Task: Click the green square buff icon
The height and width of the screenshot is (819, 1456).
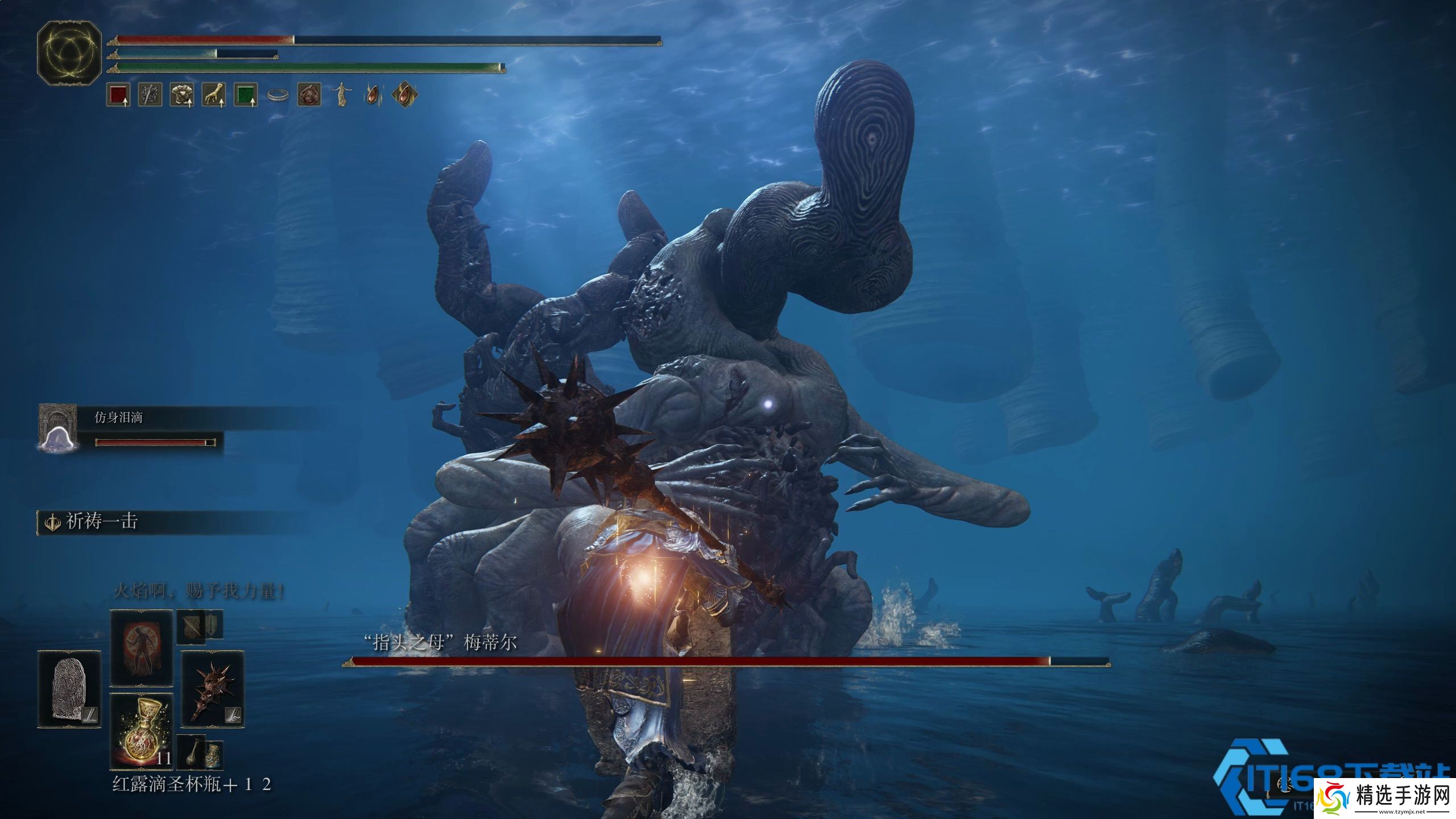Action: pos(246,95)
